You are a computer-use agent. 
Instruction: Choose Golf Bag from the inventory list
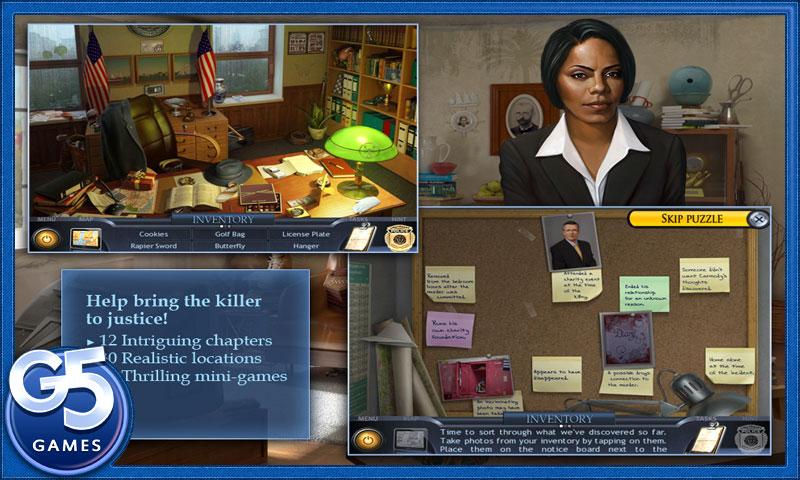[x=229, y=233]
